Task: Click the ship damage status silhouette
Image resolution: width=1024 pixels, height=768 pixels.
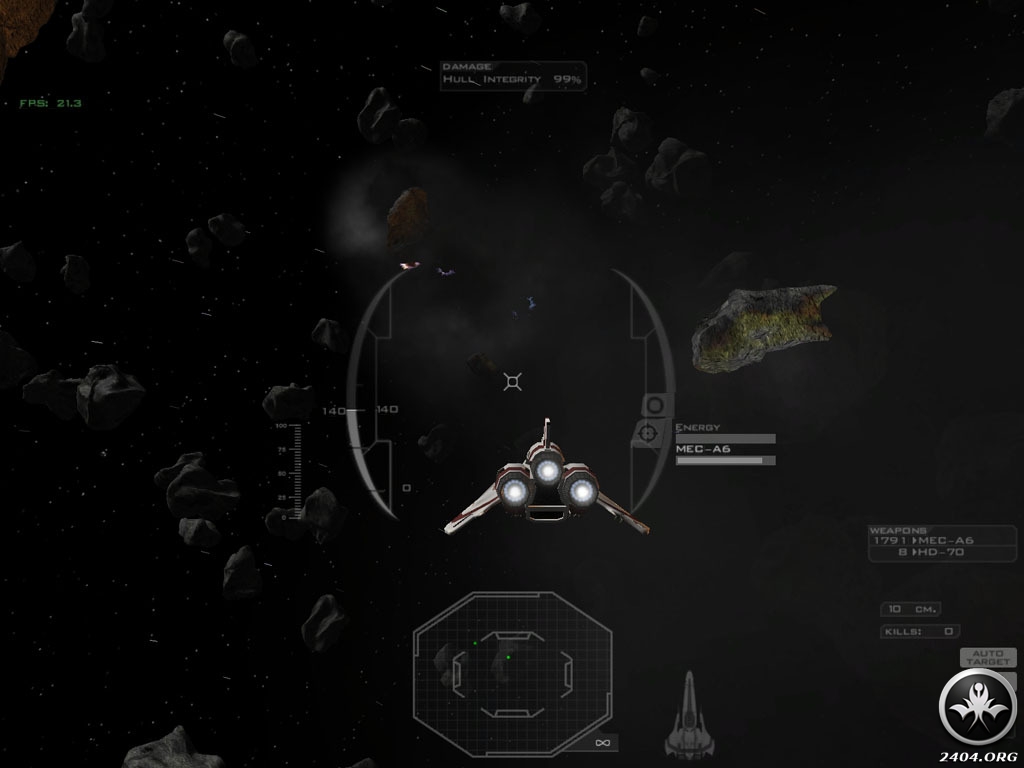Action: pos(688,717)
